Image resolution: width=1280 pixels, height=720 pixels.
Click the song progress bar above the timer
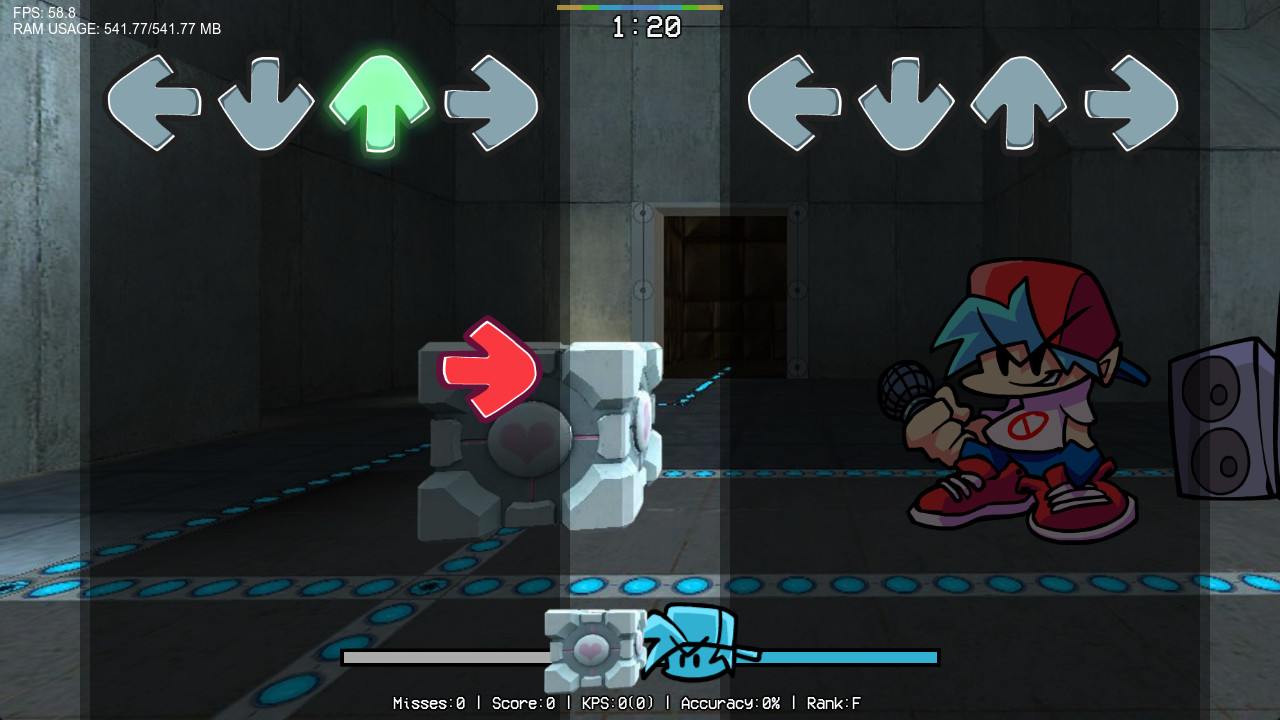(641, 8)
